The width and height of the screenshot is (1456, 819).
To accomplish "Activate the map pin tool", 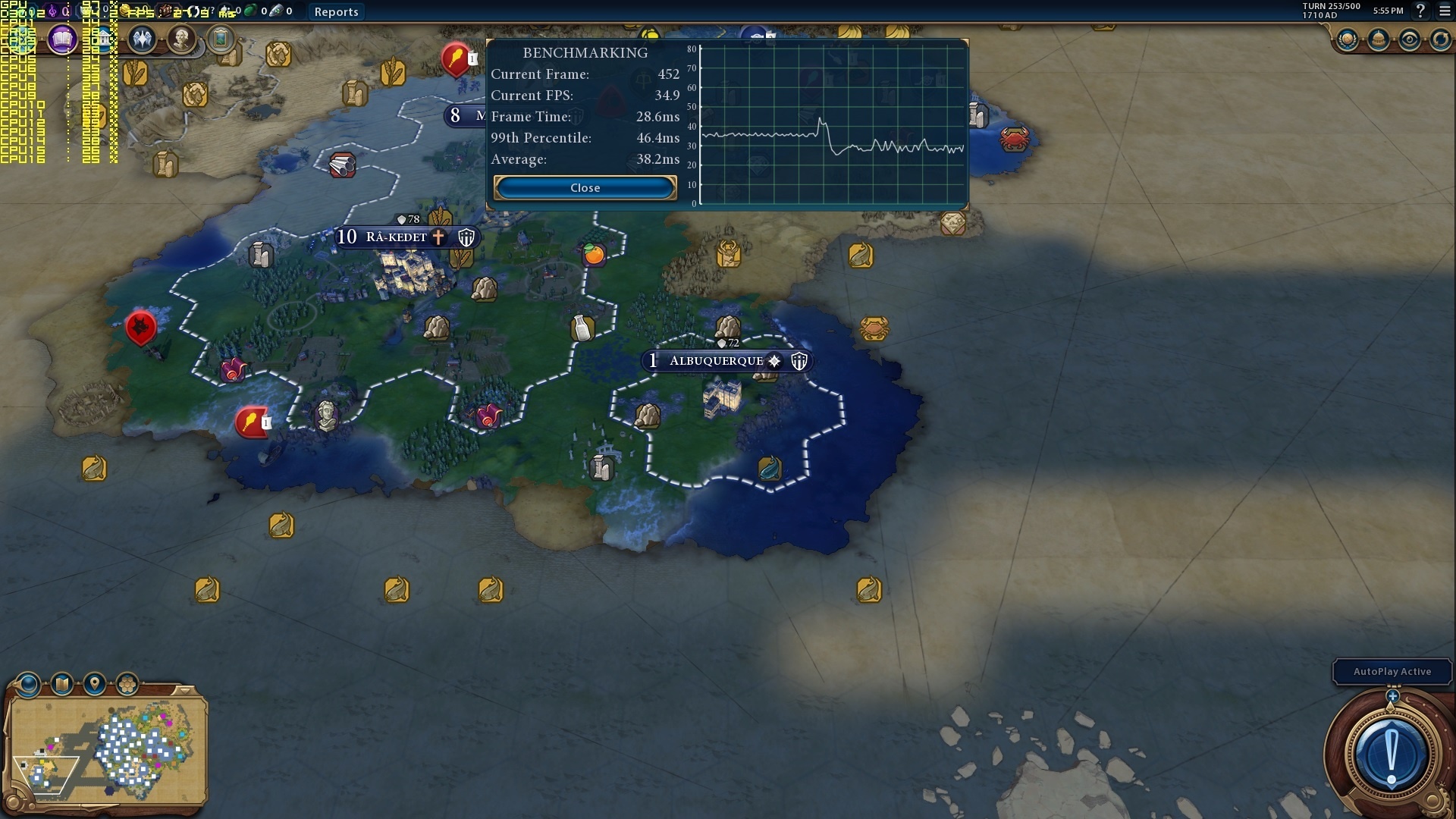I will (x=95, y=685).
